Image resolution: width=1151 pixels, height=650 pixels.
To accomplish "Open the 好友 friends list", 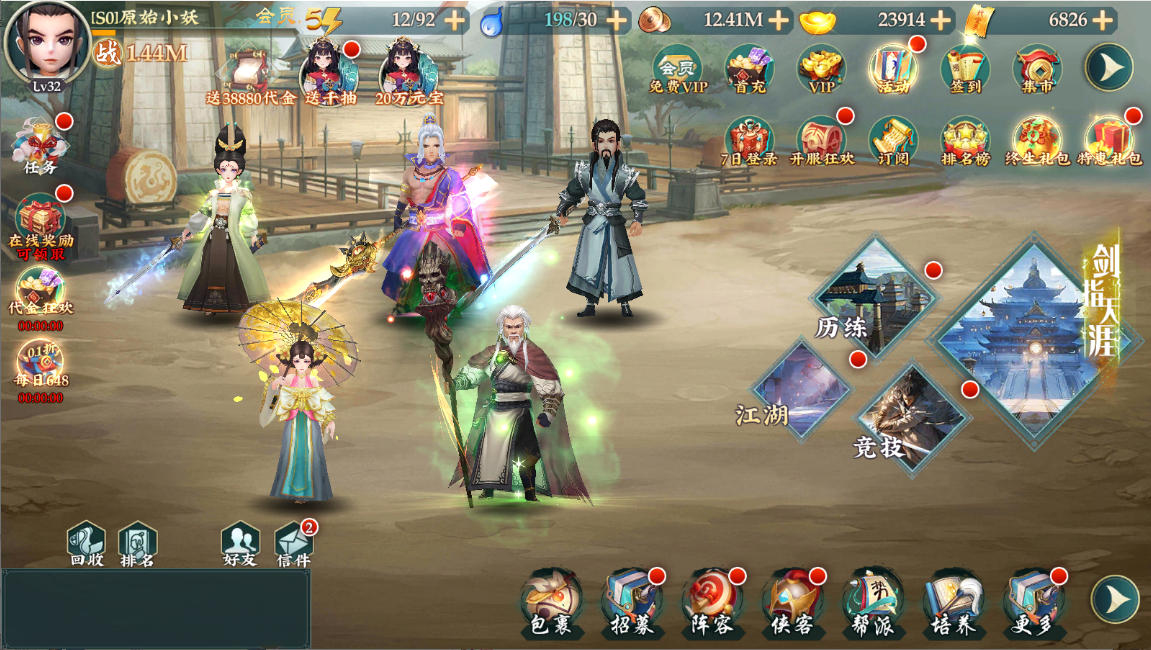I will coord(240,545).
